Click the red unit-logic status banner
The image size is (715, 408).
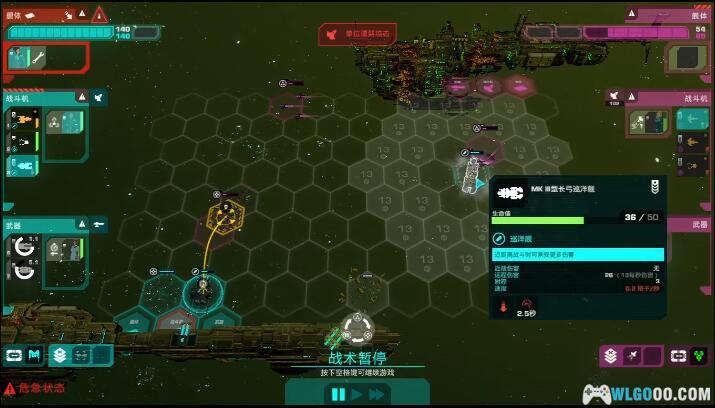[x=356, y=35]
